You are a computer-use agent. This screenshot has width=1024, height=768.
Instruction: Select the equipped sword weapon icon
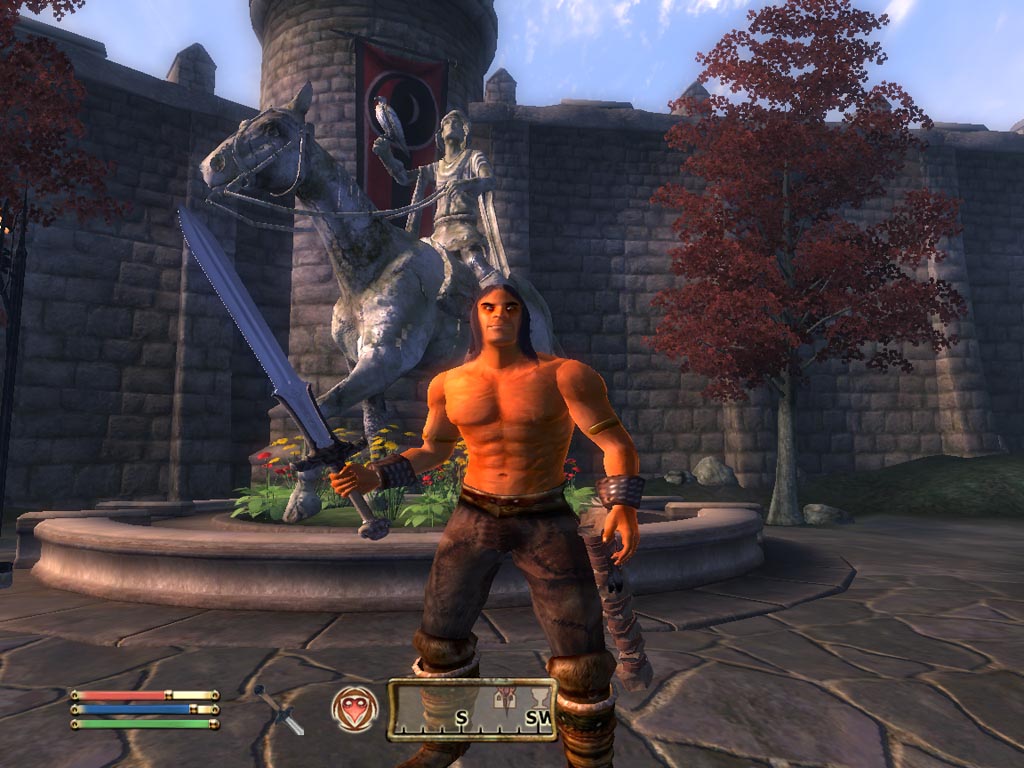[280, 710]
